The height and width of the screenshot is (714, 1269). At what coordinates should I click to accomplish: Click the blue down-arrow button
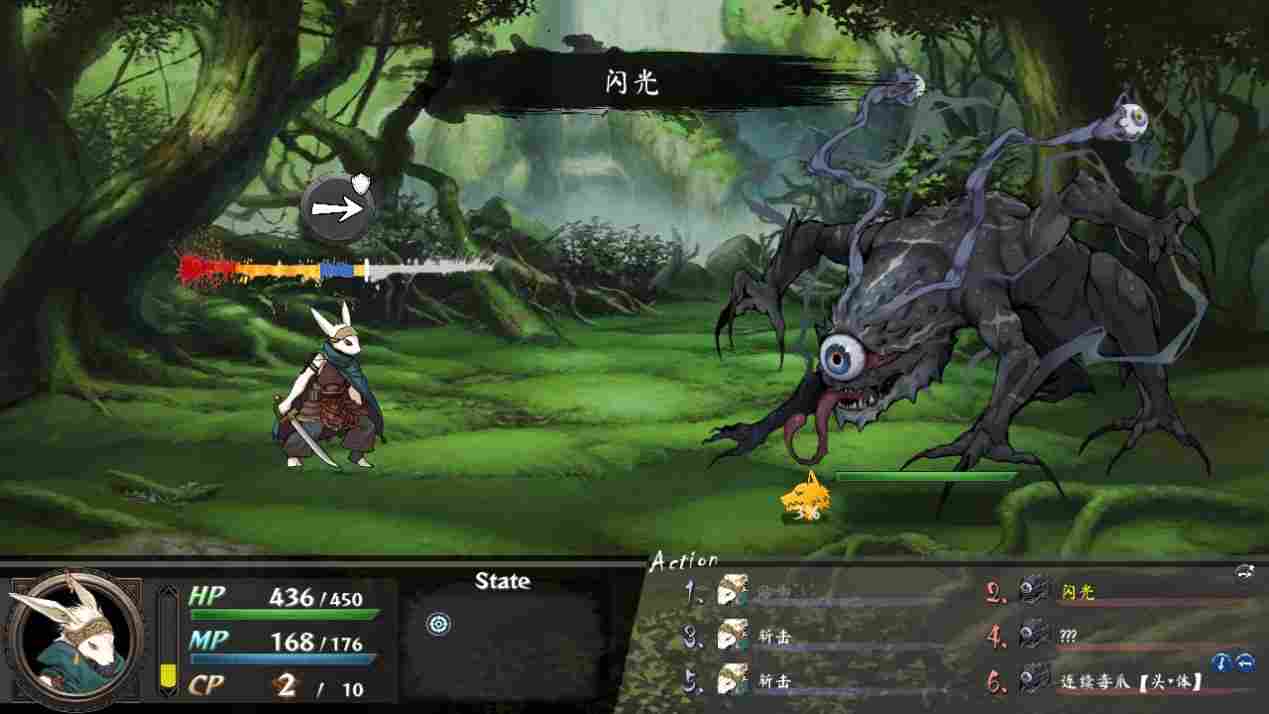click(x=1222, y=662)
